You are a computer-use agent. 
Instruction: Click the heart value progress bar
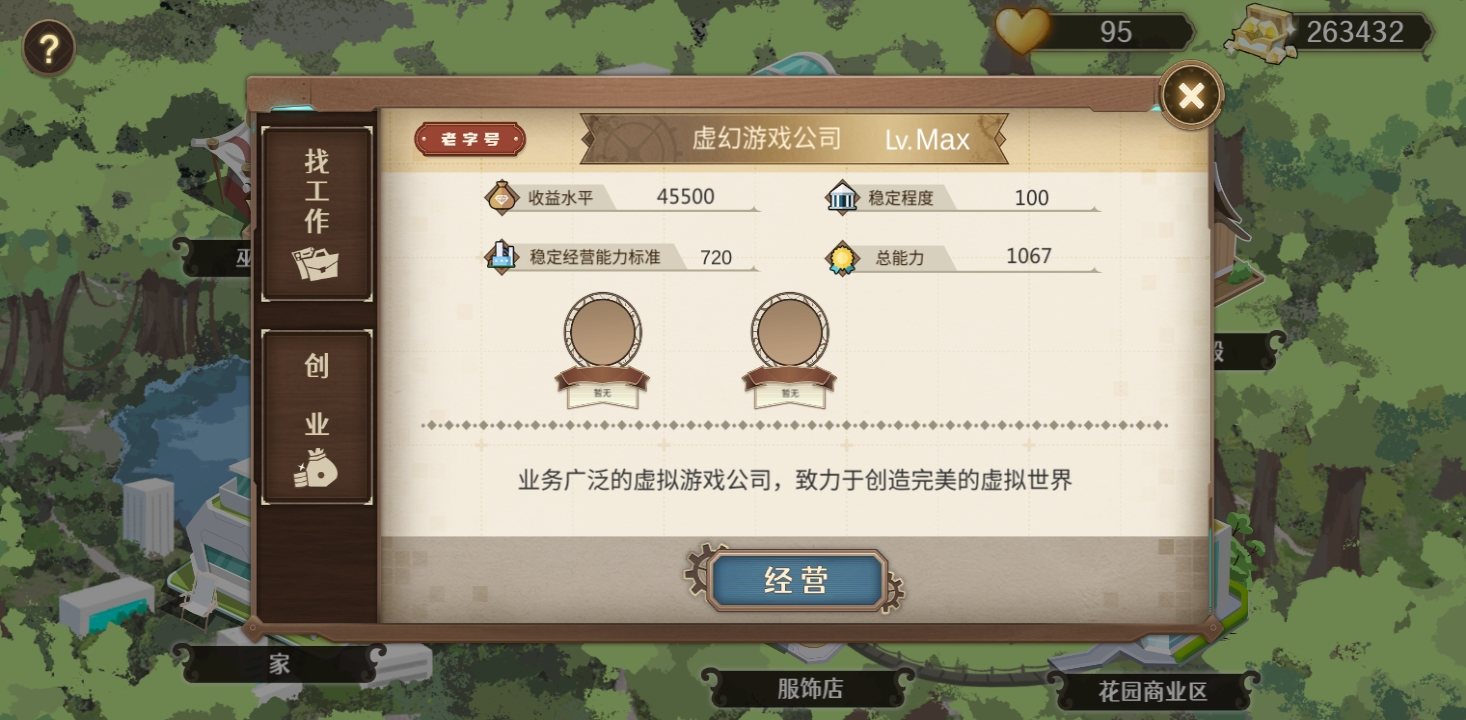pos(1115,32)
